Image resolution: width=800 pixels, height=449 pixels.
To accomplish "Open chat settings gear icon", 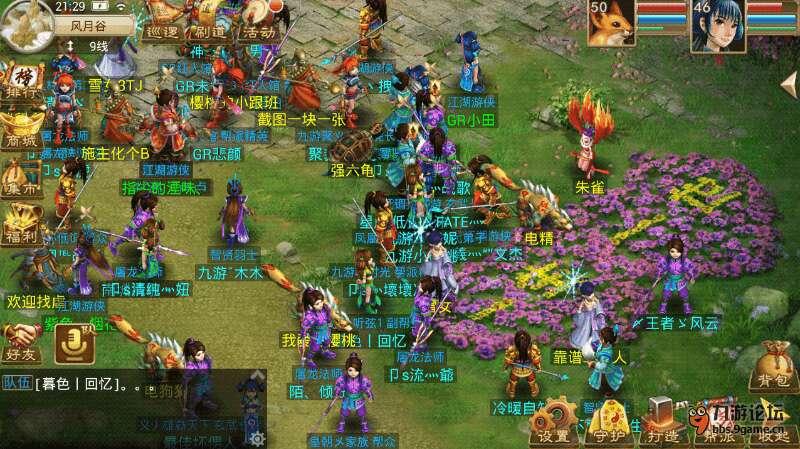I will click(x=257, y=438).
